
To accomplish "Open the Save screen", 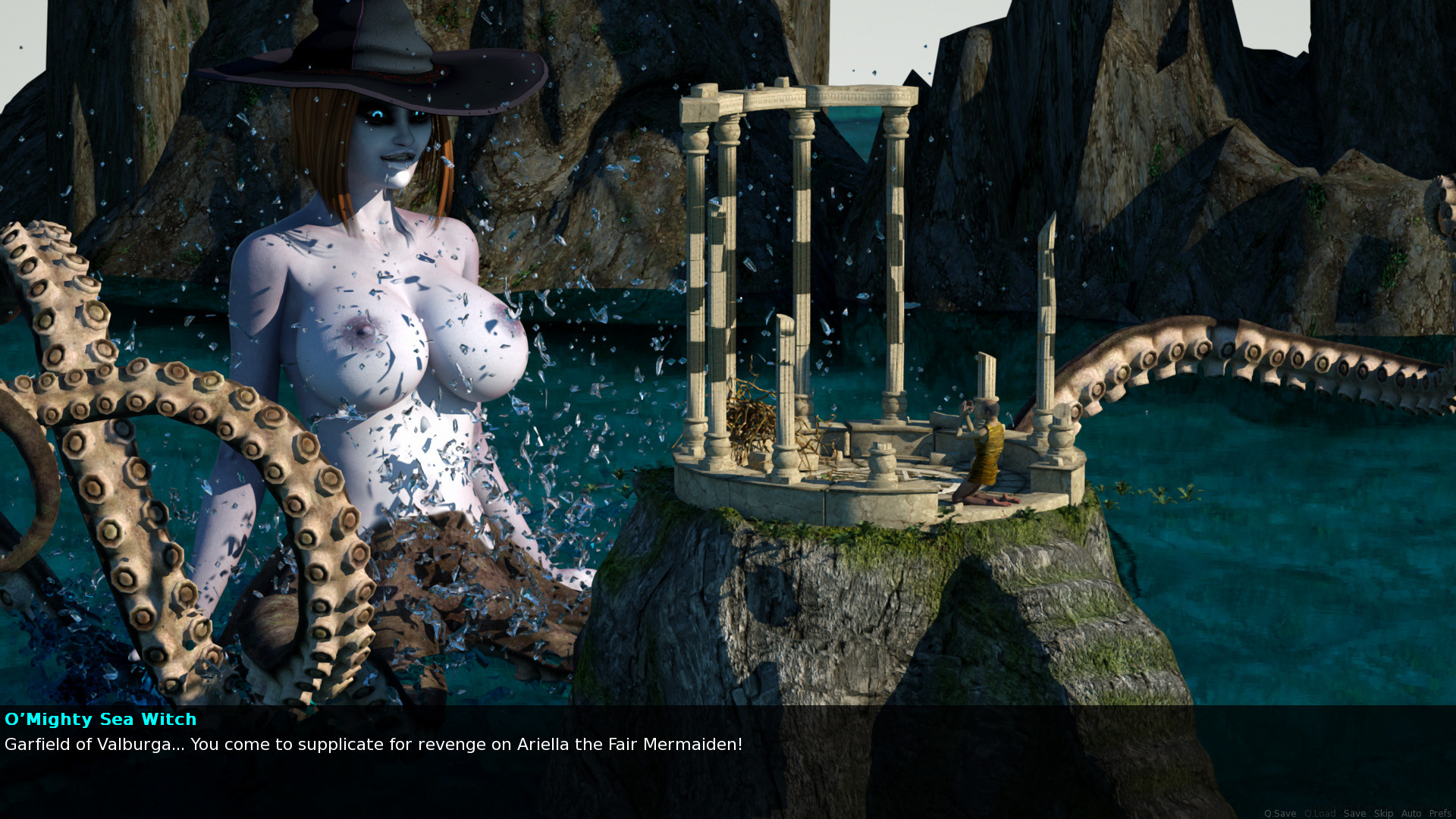I will pos(1355,813).
